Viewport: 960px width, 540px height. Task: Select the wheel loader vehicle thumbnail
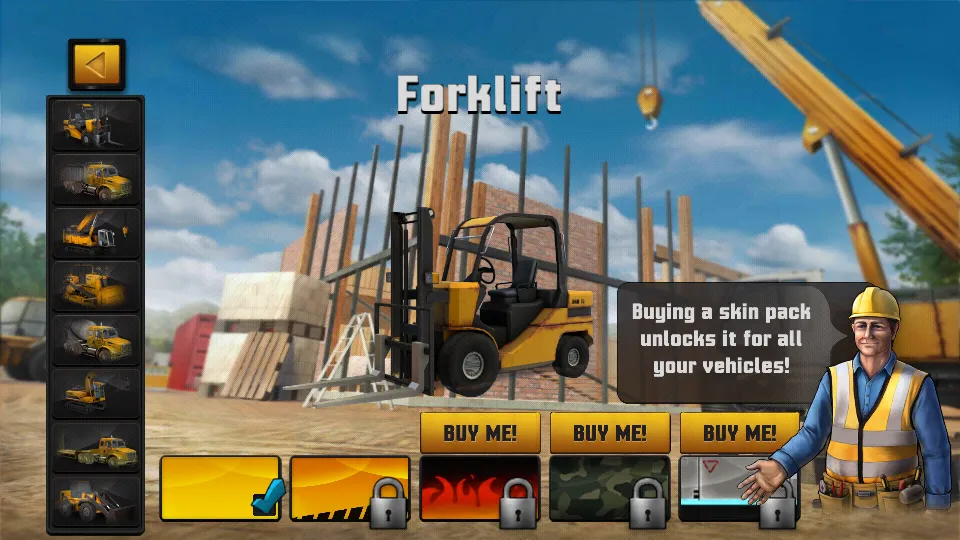(x=96, y=501)
